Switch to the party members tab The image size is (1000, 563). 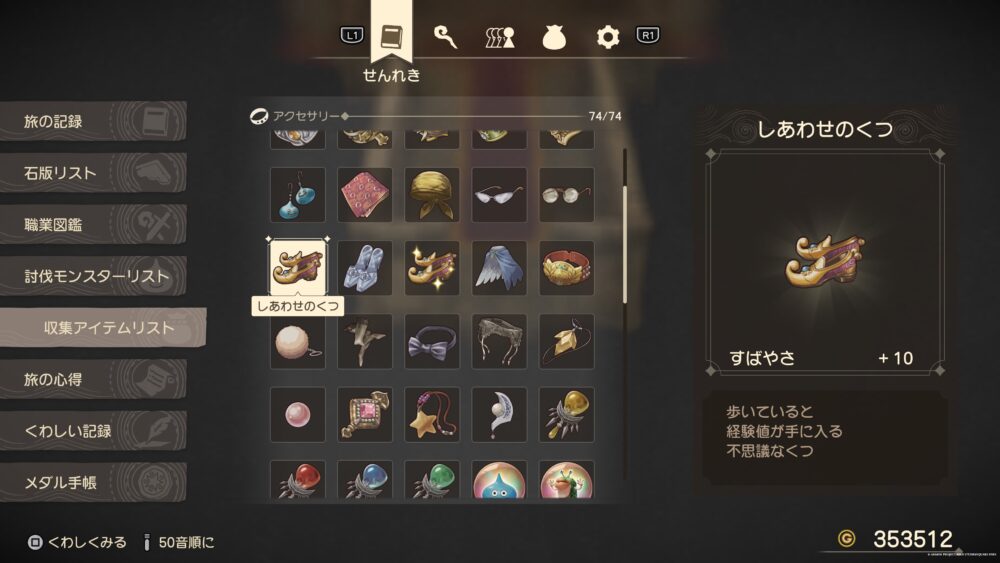tap(499, 37)
